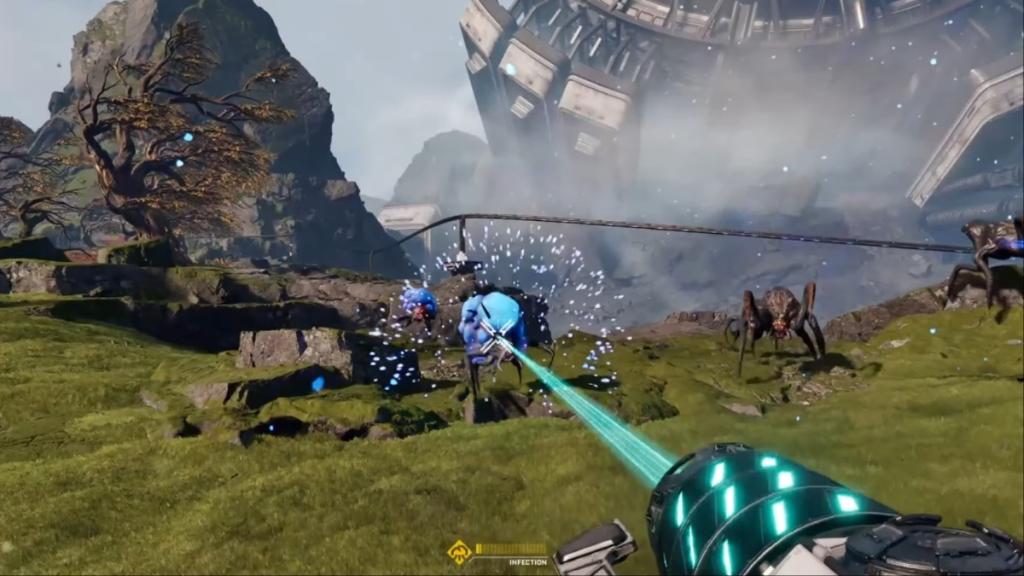This screenshot has width=1024, height=576.
Task: Click the yellow diamond Infection status icon
Action: coord(459,551)
